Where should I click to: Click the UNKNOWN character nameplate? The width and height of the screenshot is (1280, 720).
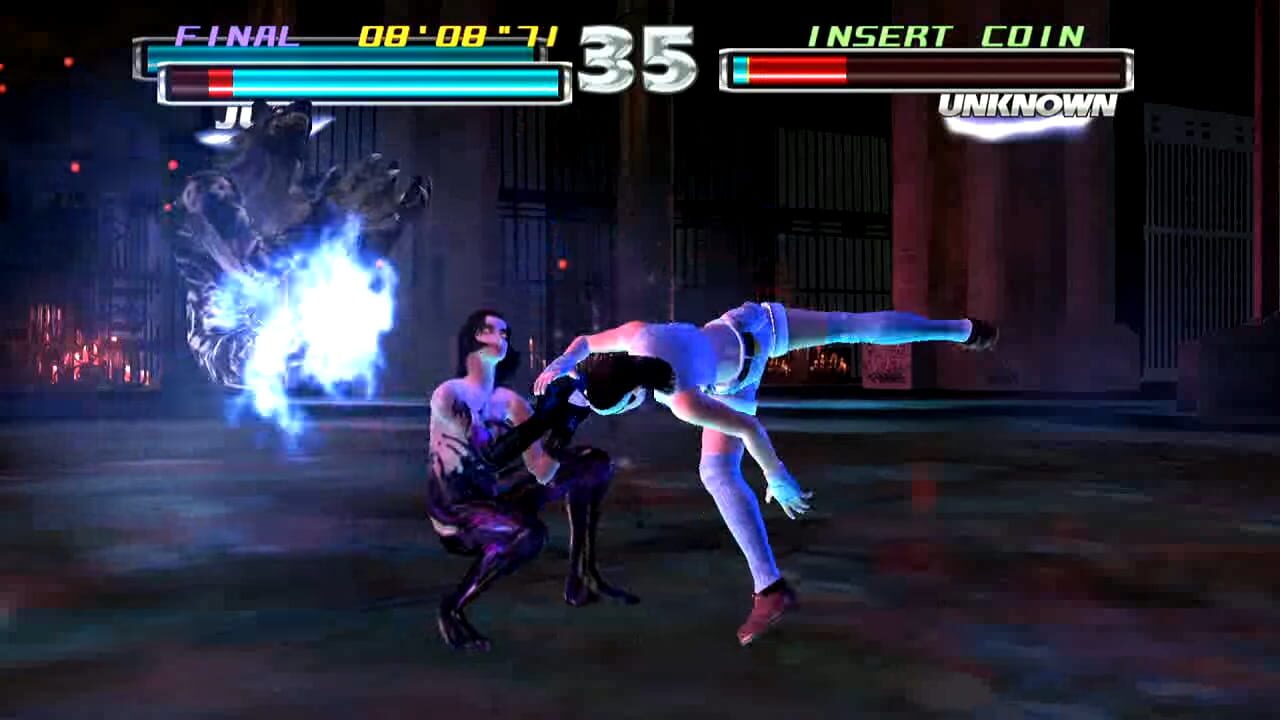[1028, 103]
